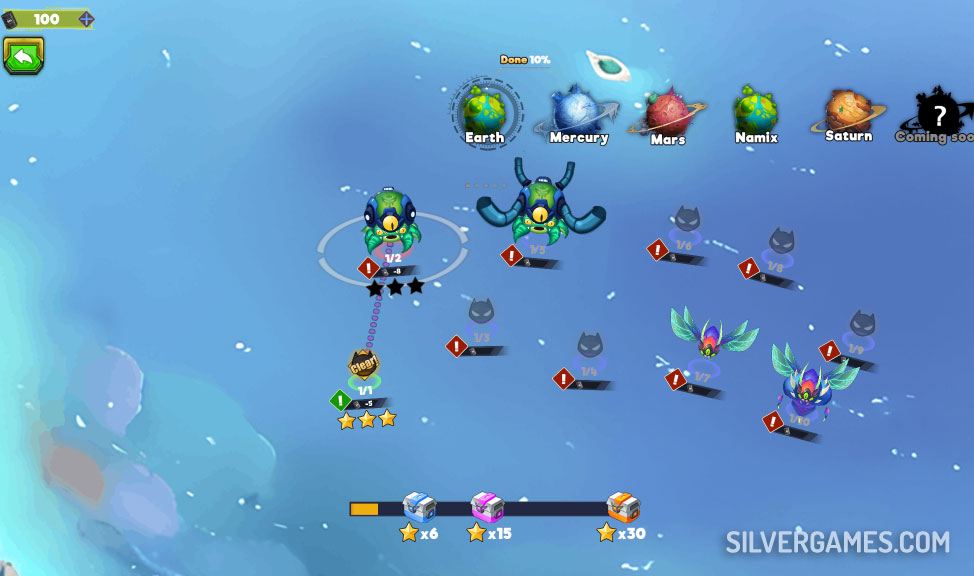Open the blue chest for 6 stars

(419, 507)
